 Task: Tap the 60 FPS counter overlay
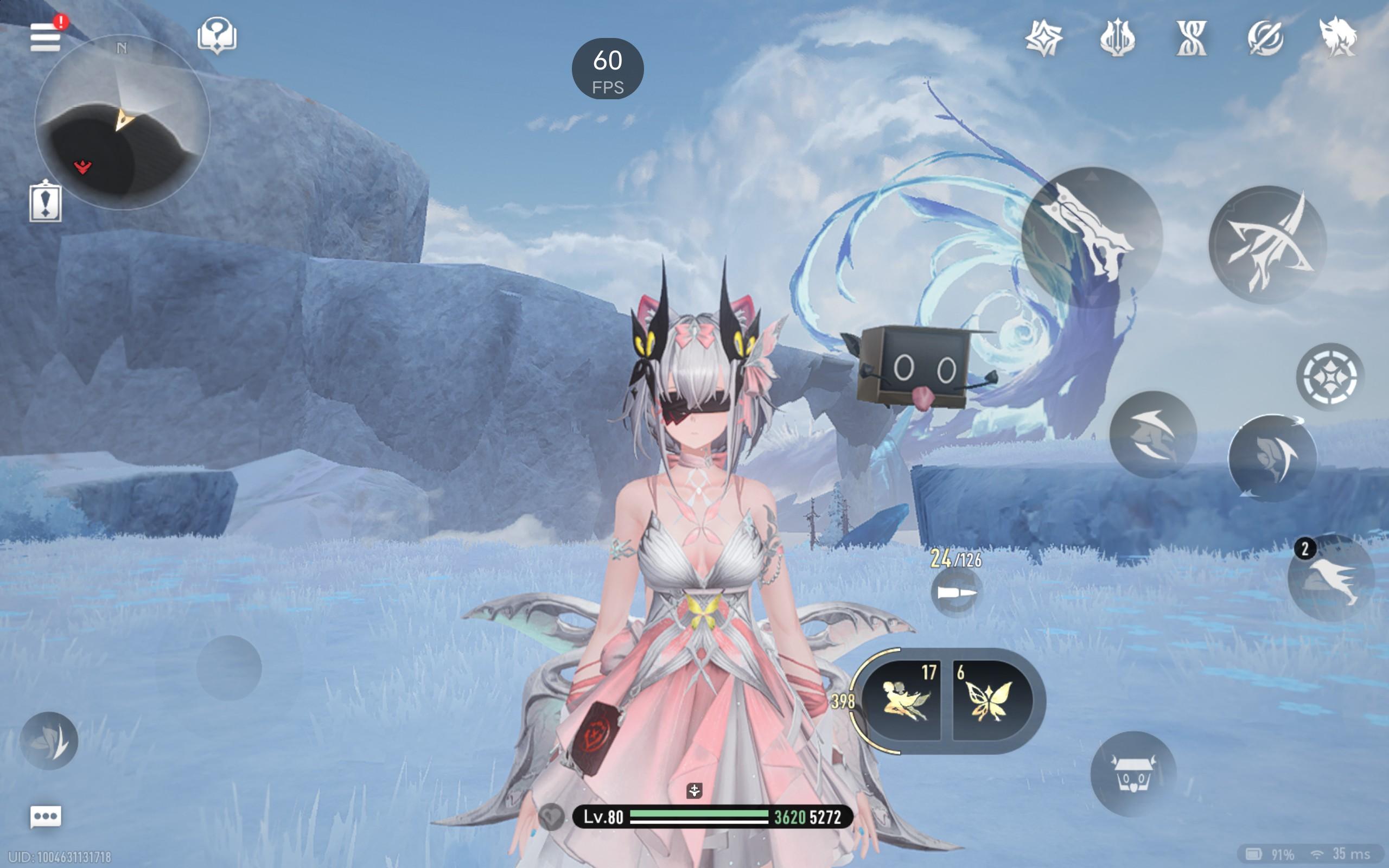tap(607, 69)
